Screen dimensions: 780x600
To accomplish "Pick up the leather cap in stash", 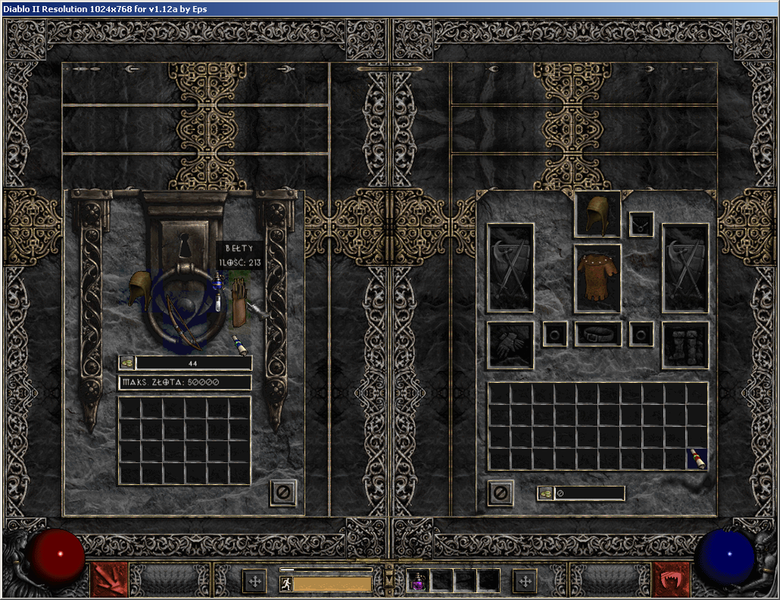I will pos(139,291).
